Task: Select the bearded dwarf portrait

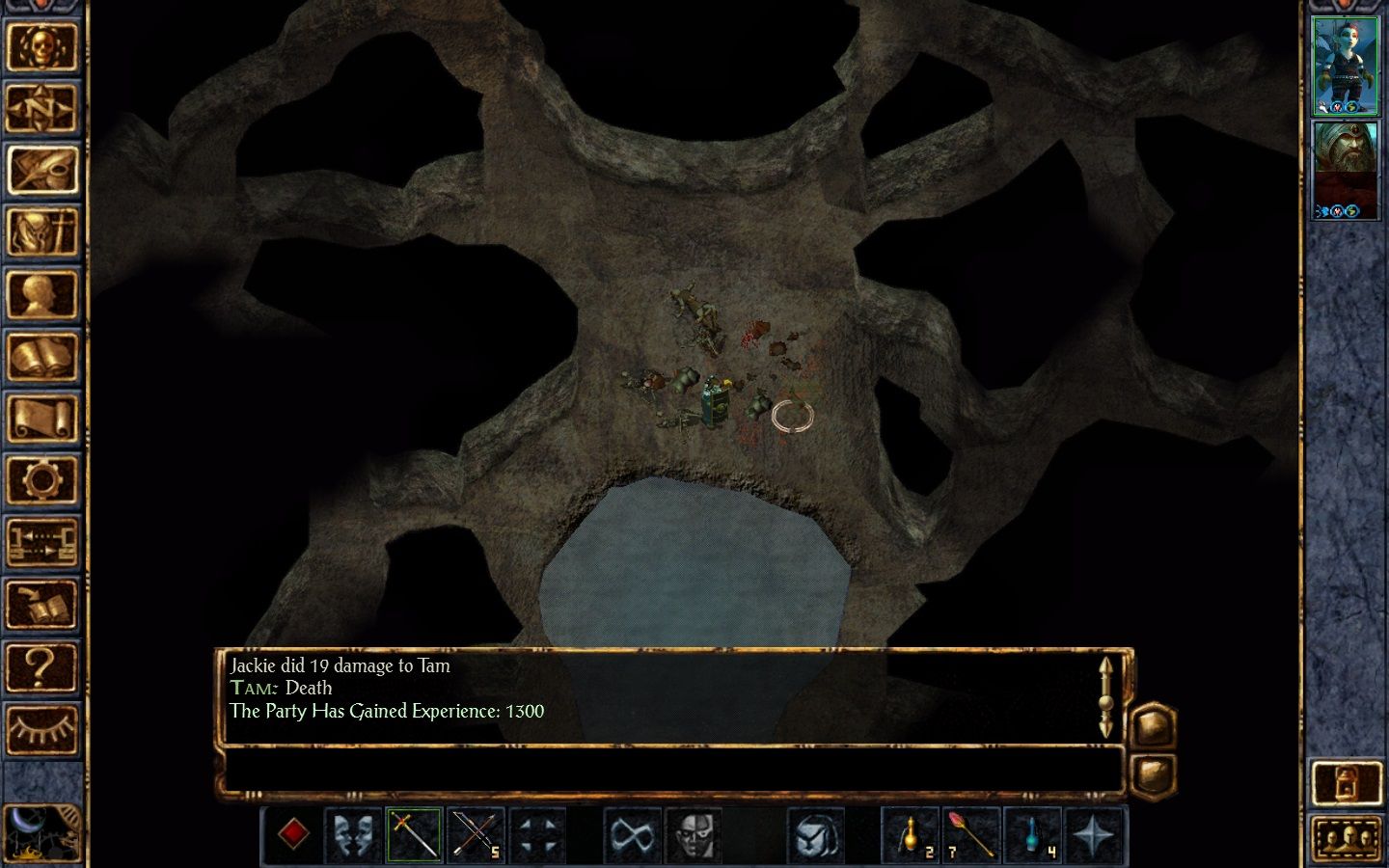Action: coord(1346,169)
